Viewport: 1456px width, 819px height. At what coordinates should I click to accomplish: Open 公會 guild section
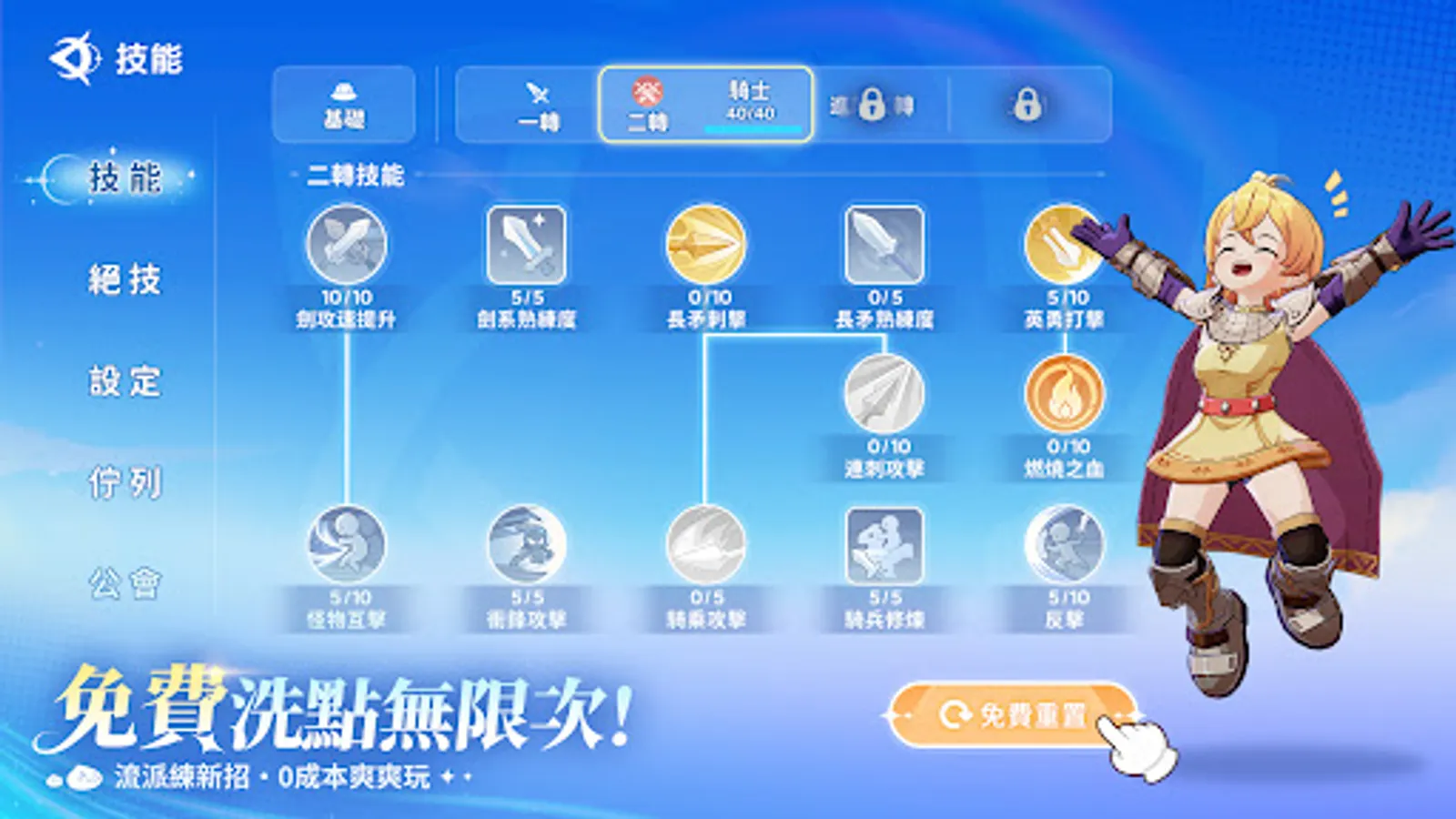click(127, 587)
